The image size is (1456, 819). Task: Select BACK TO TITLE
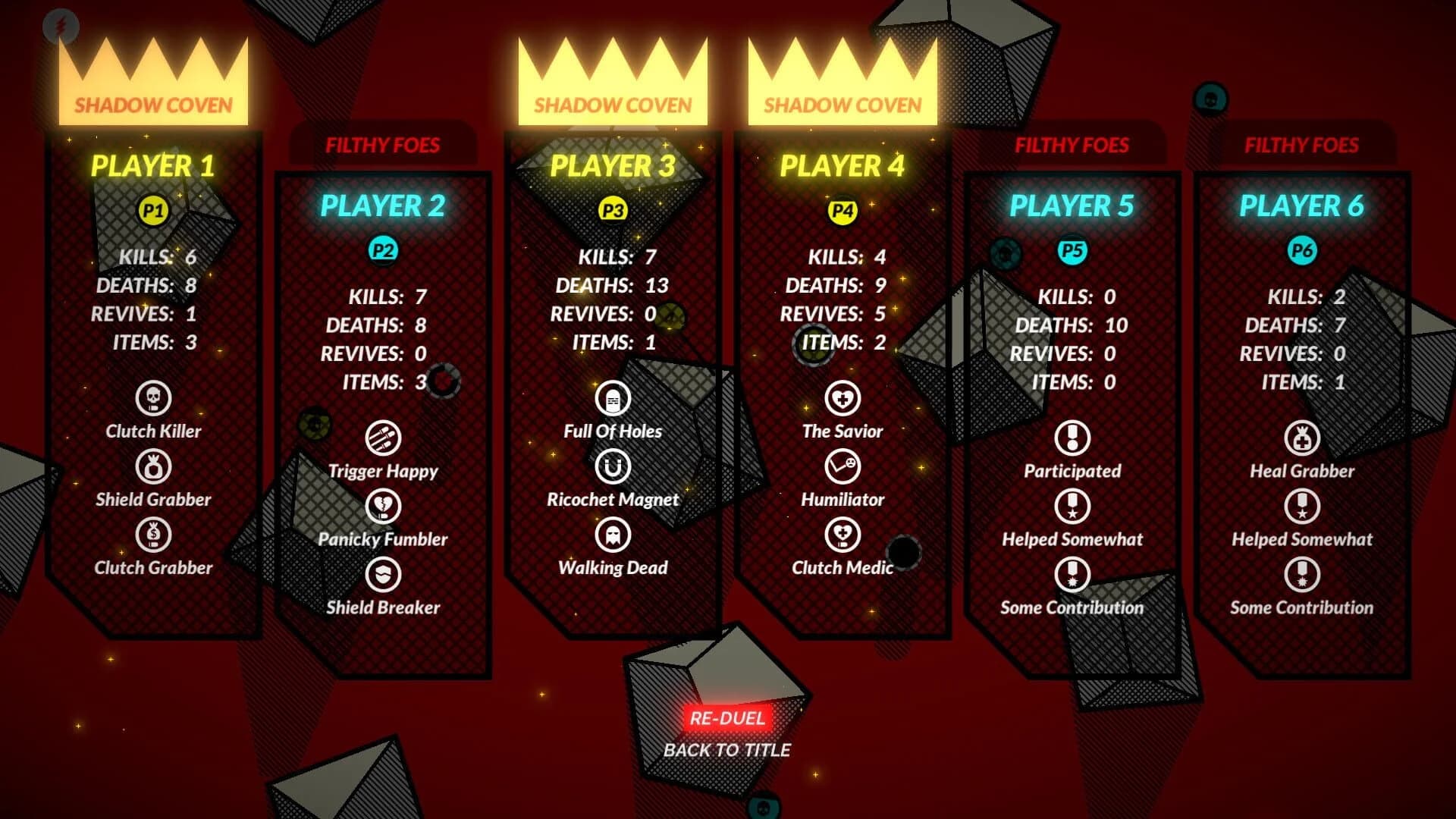tap(728, 751)
